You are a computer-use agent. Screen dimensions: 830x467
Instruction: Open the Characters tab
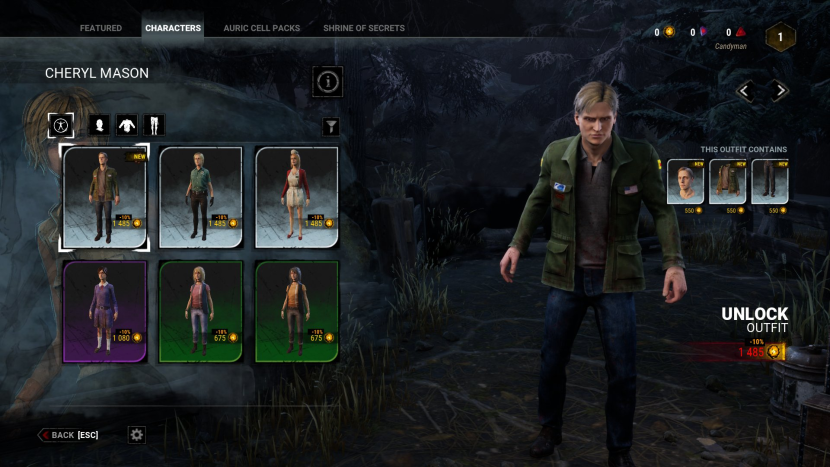click(172, 28)
